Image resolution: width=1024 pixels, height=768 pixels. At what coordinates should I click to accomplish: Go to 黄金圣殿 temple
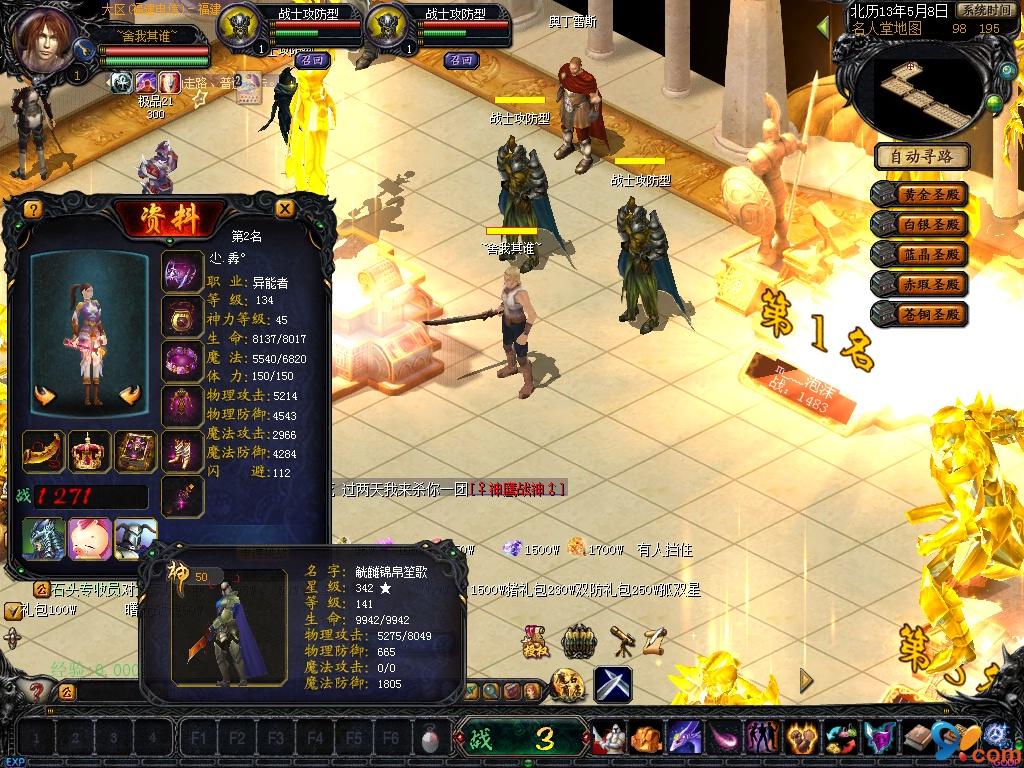click(920, 195)
